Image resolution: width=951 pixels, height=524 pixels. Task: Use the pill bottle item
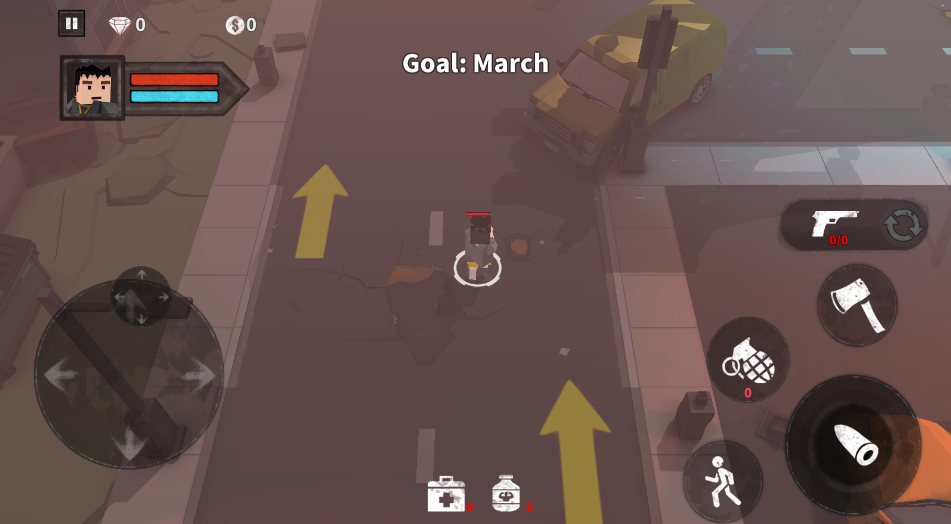pos(507,493)
